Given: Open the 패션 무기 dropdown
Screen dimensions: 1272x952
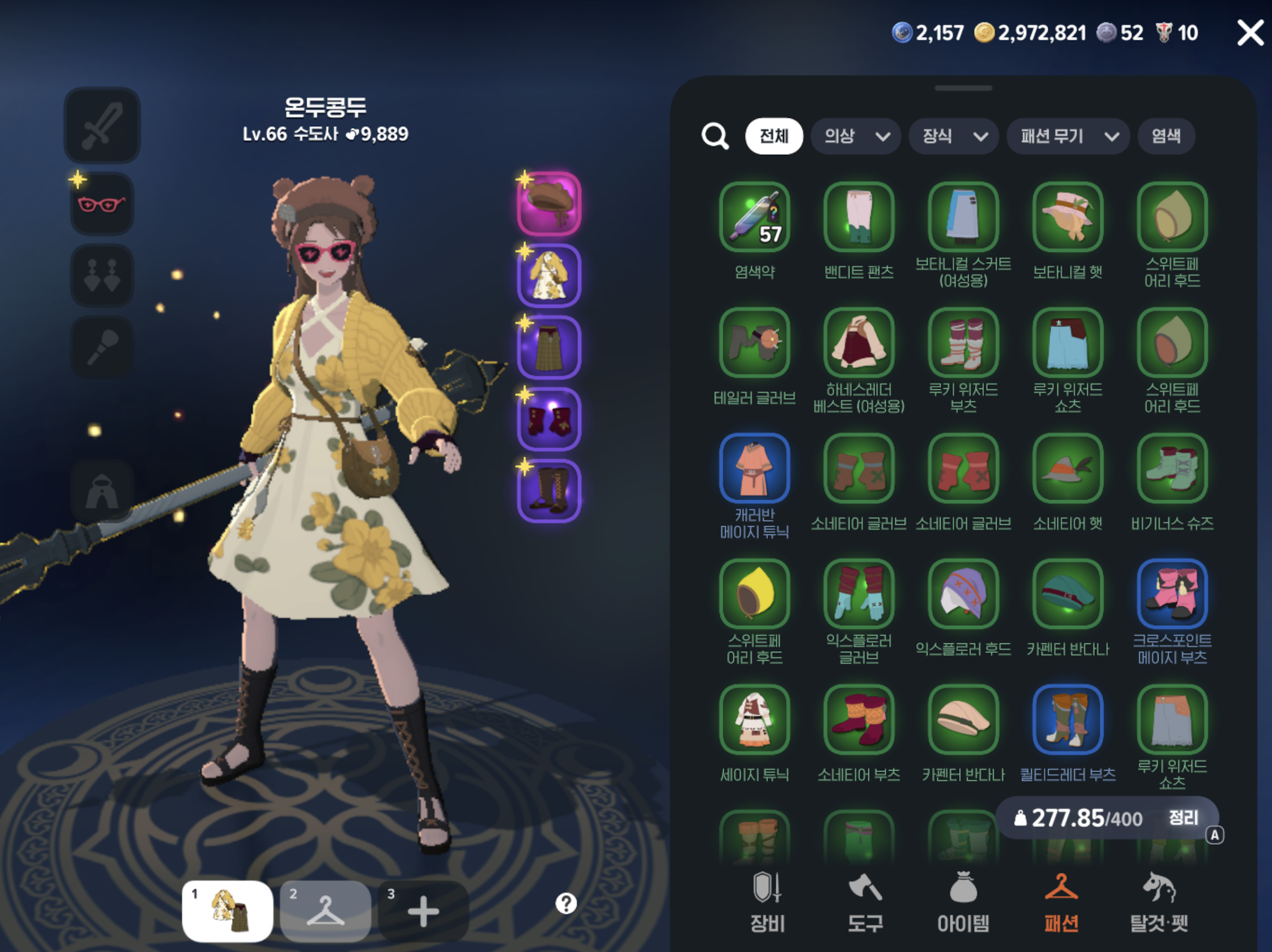Looking at the screenshot, I should coord(1068,136).
